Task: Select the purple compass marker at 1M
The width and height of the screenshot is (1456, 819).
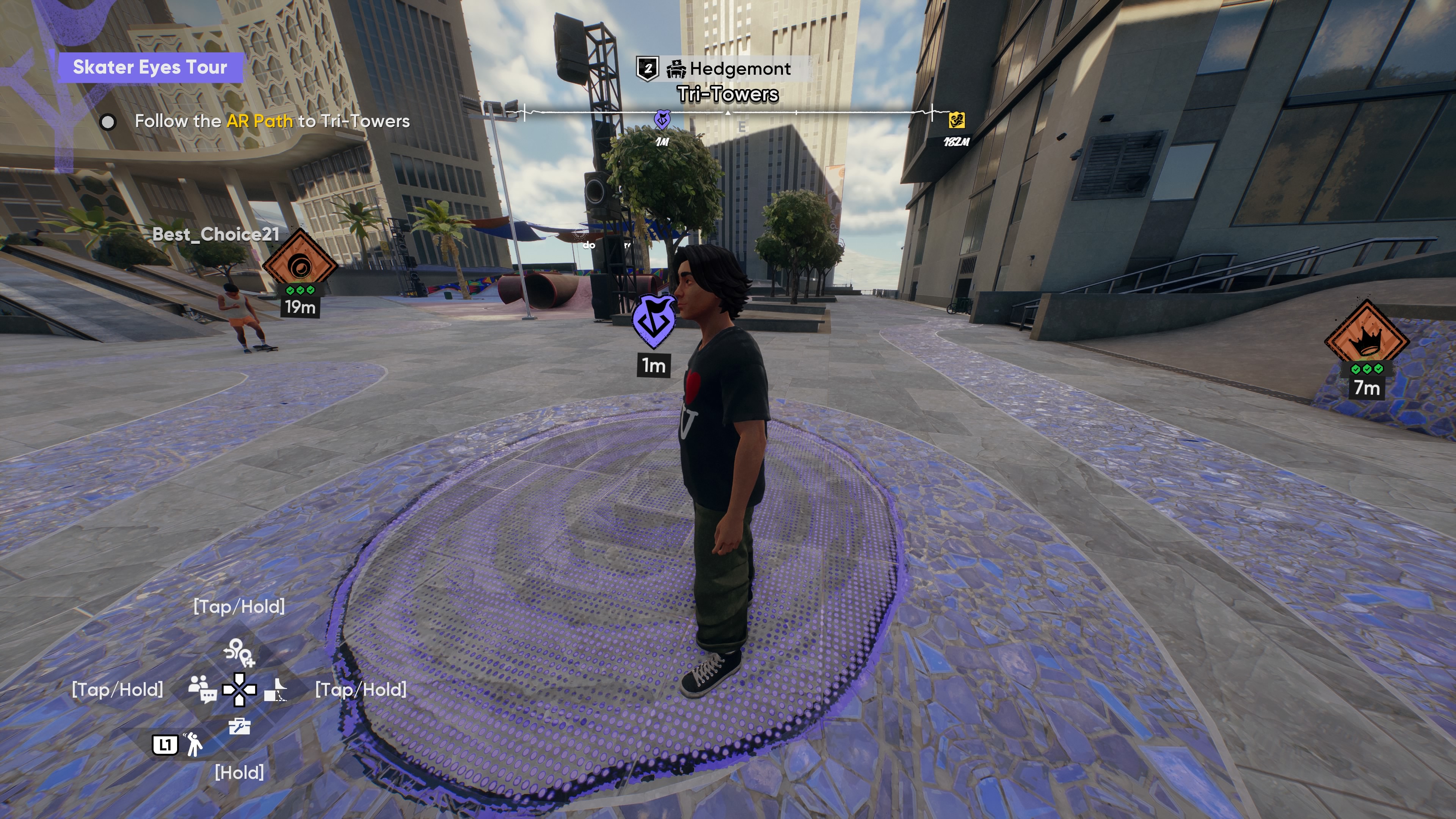Action: point(662,120)
